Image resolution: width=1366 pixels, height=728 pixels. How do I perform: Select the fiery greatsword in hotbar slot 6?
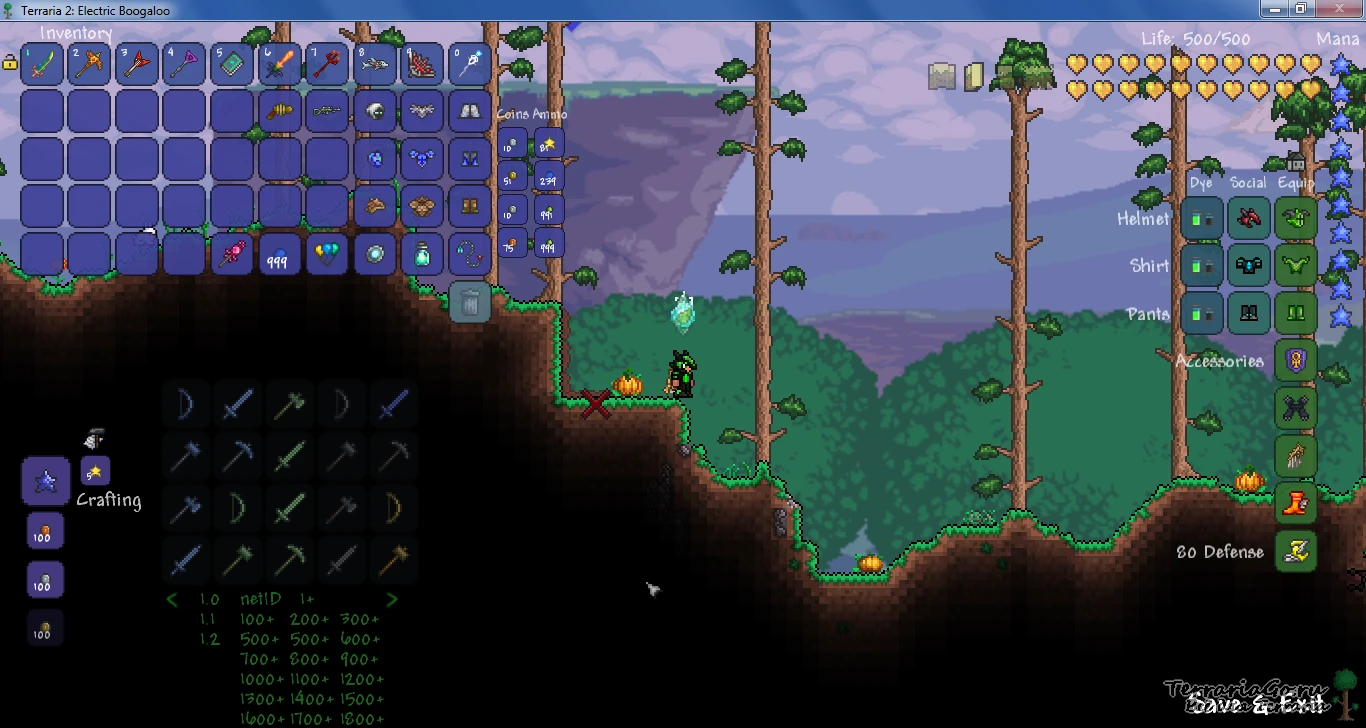click(x=278, y=63)
